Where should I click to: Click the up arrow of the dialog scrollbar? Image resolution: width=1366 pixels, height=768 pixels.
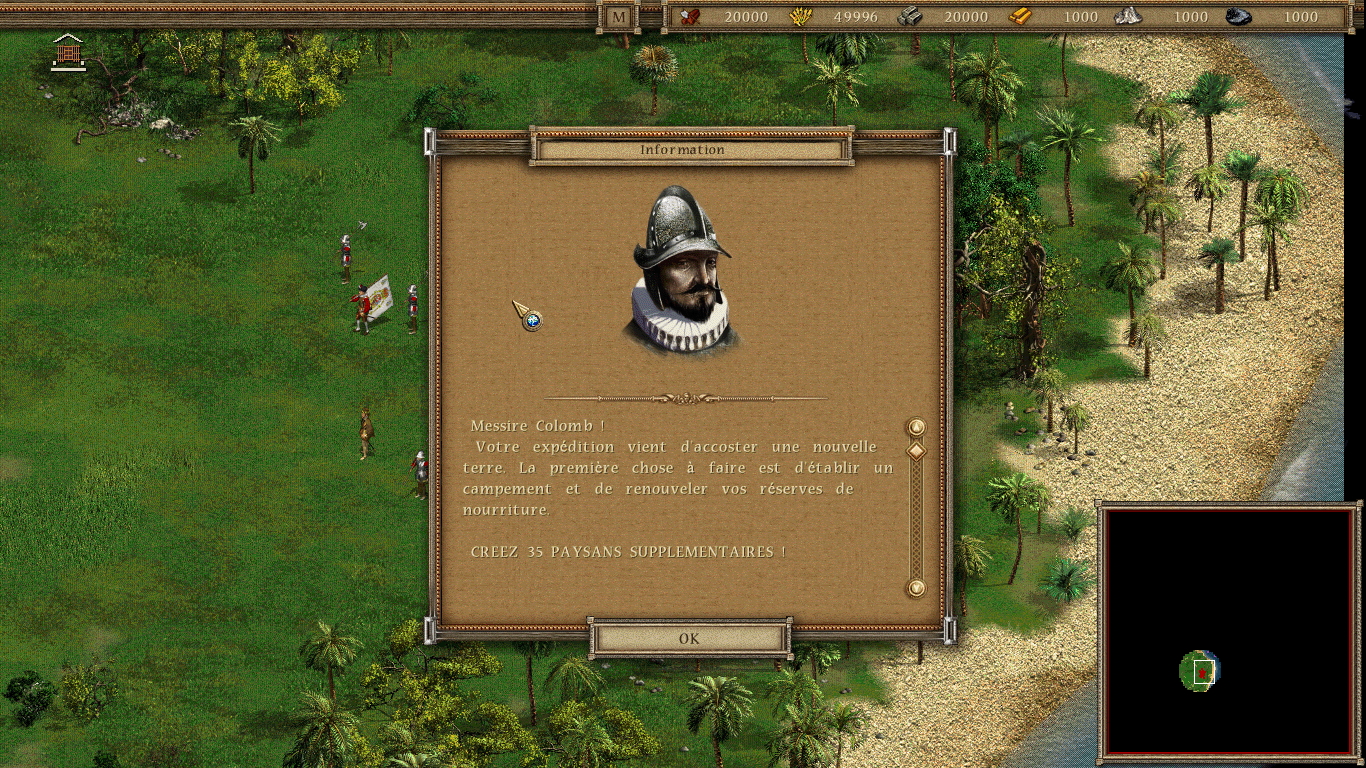click(915, 425)
